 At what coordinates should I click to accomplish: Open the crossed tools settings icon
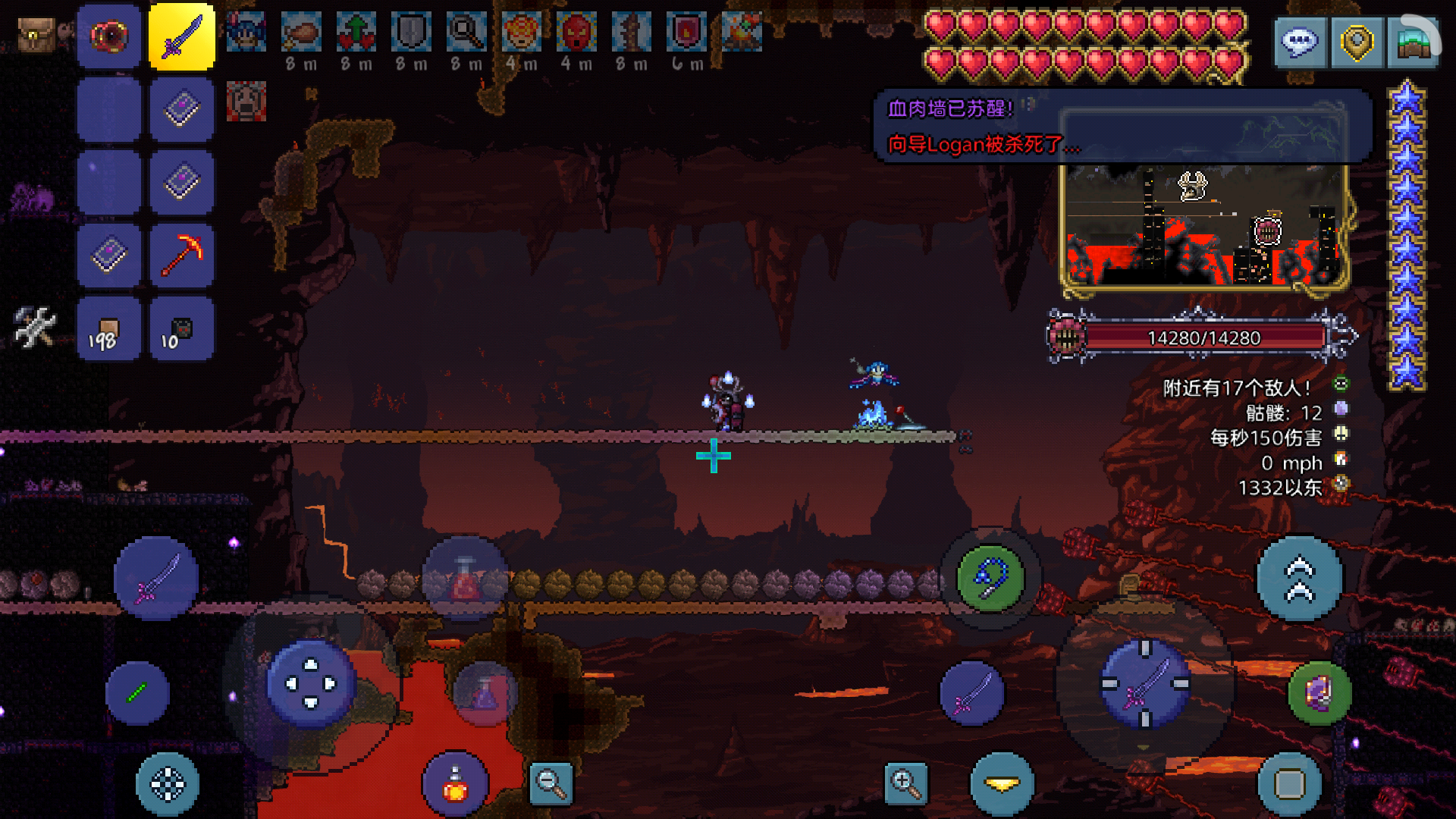pos(35,327)
